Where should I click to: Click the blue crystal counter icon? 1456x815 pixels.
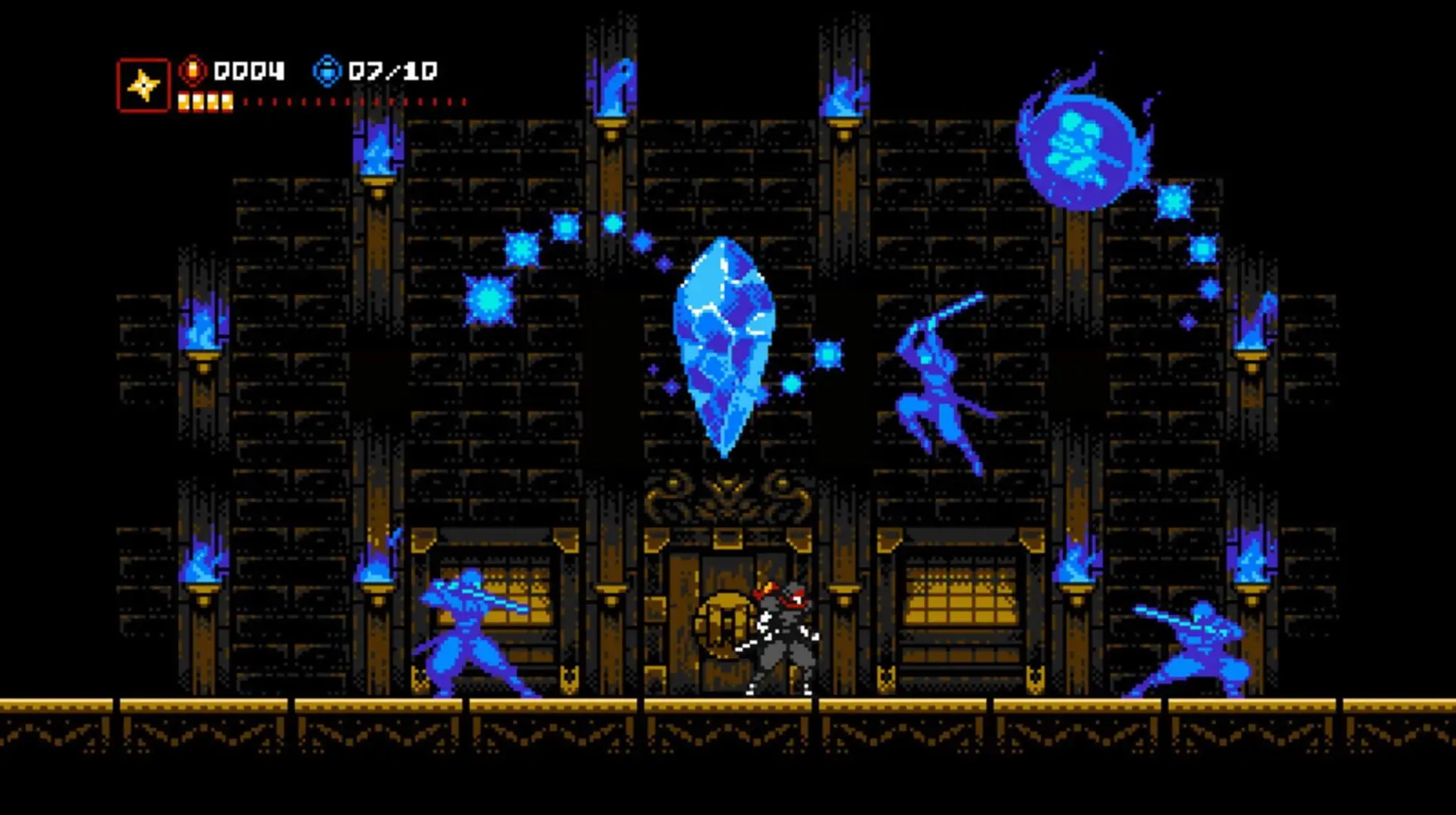(328, 72)
